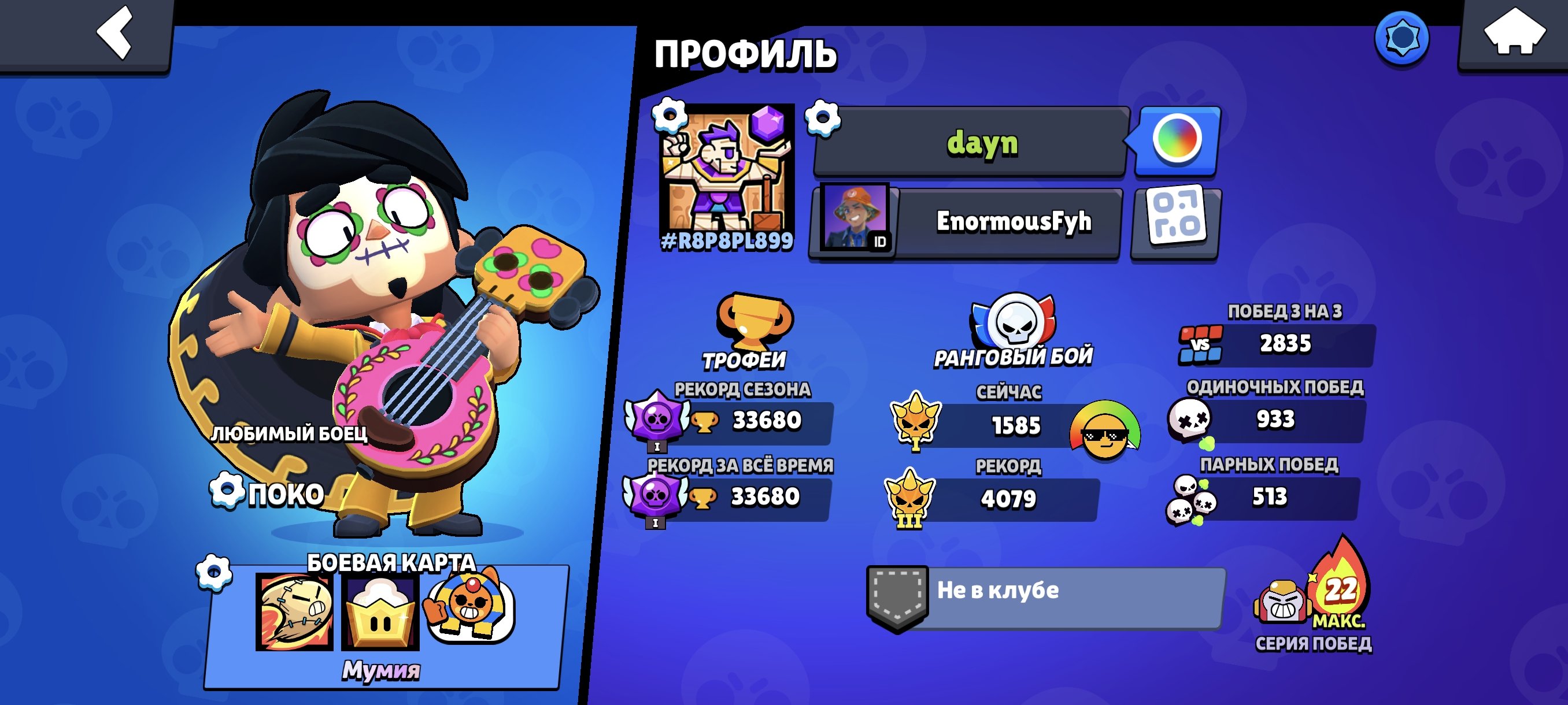Select the yellow star cube pin
This screenshot has height=705, width=1568.
pos(380,612)
